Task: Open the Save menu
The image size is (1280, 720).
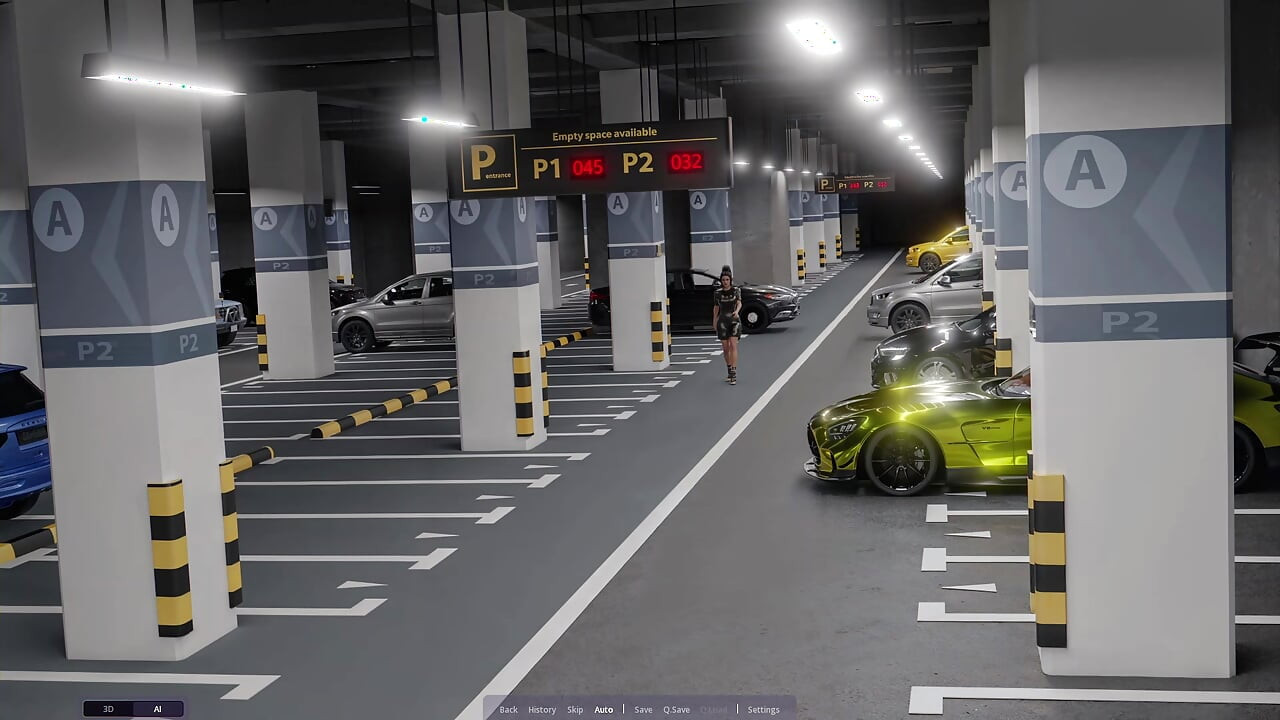Action: coord(643,710)
